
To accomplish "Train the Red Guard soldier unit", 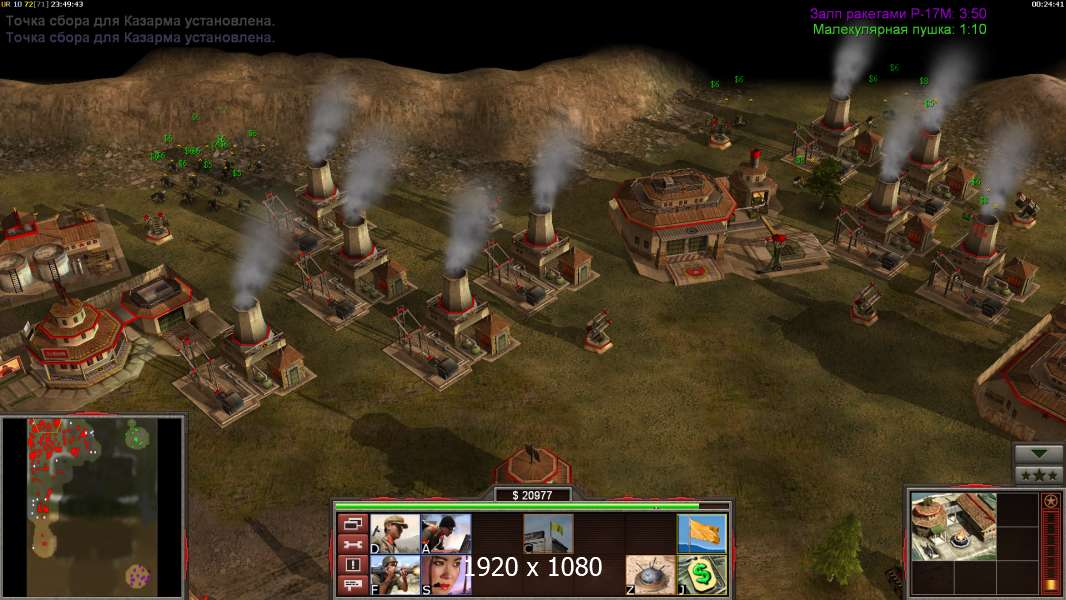I will coord(395,534).
